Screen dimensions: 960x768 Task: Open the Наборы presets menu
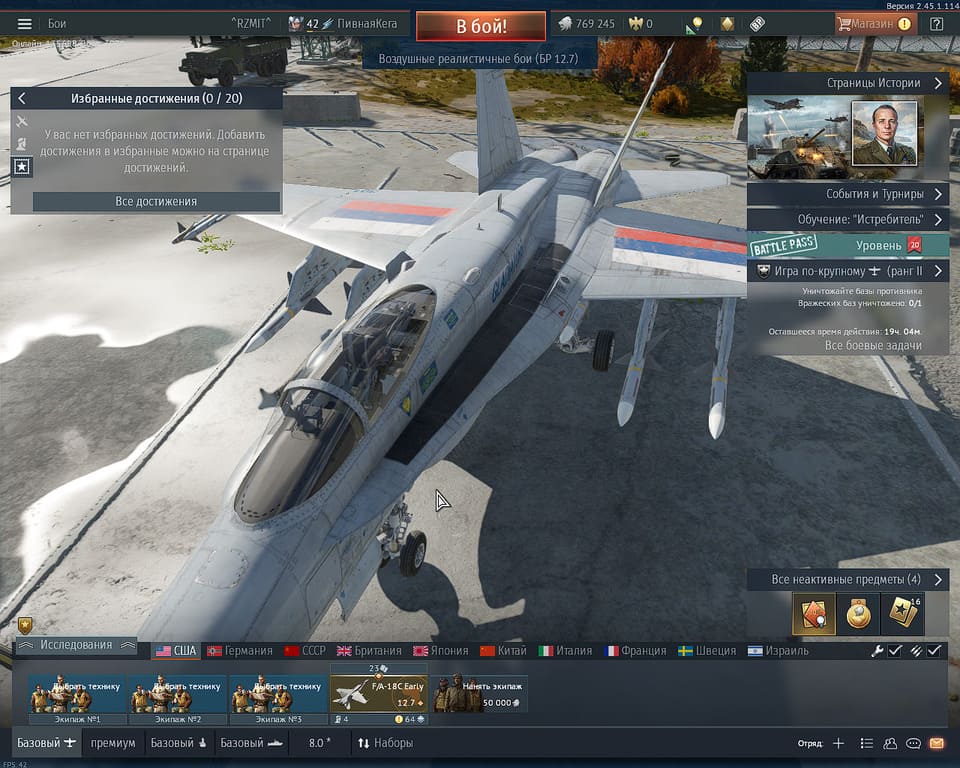385,743
